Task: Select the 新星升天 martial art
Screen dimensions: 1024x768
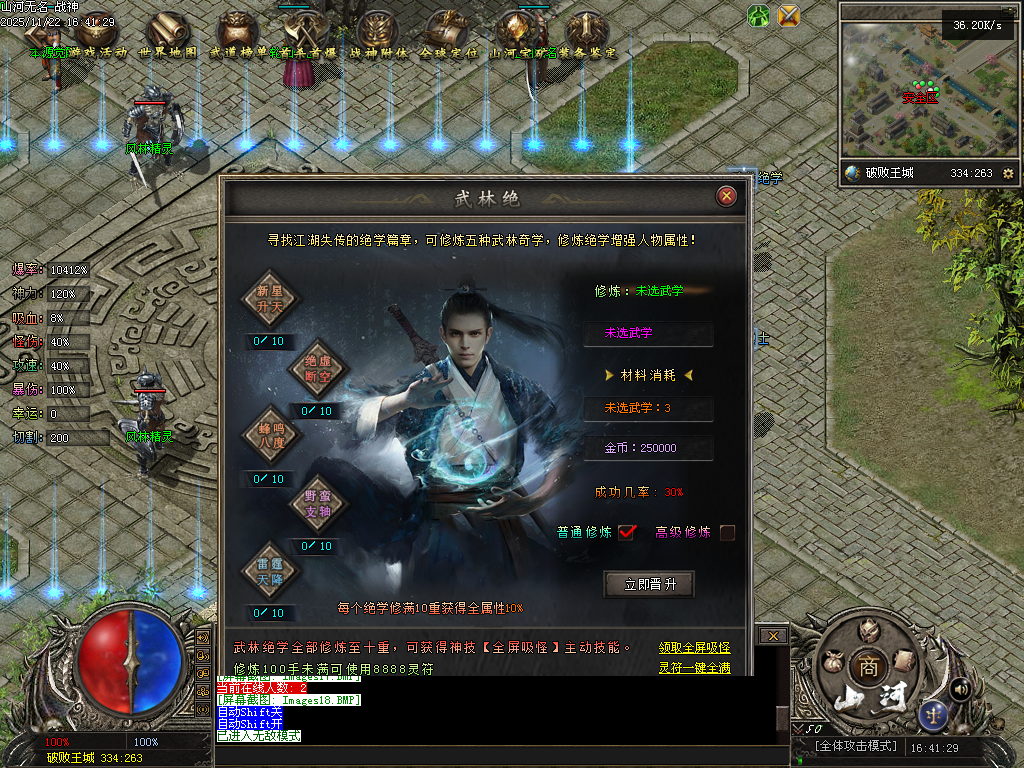Action: click(x=270, y=297)
